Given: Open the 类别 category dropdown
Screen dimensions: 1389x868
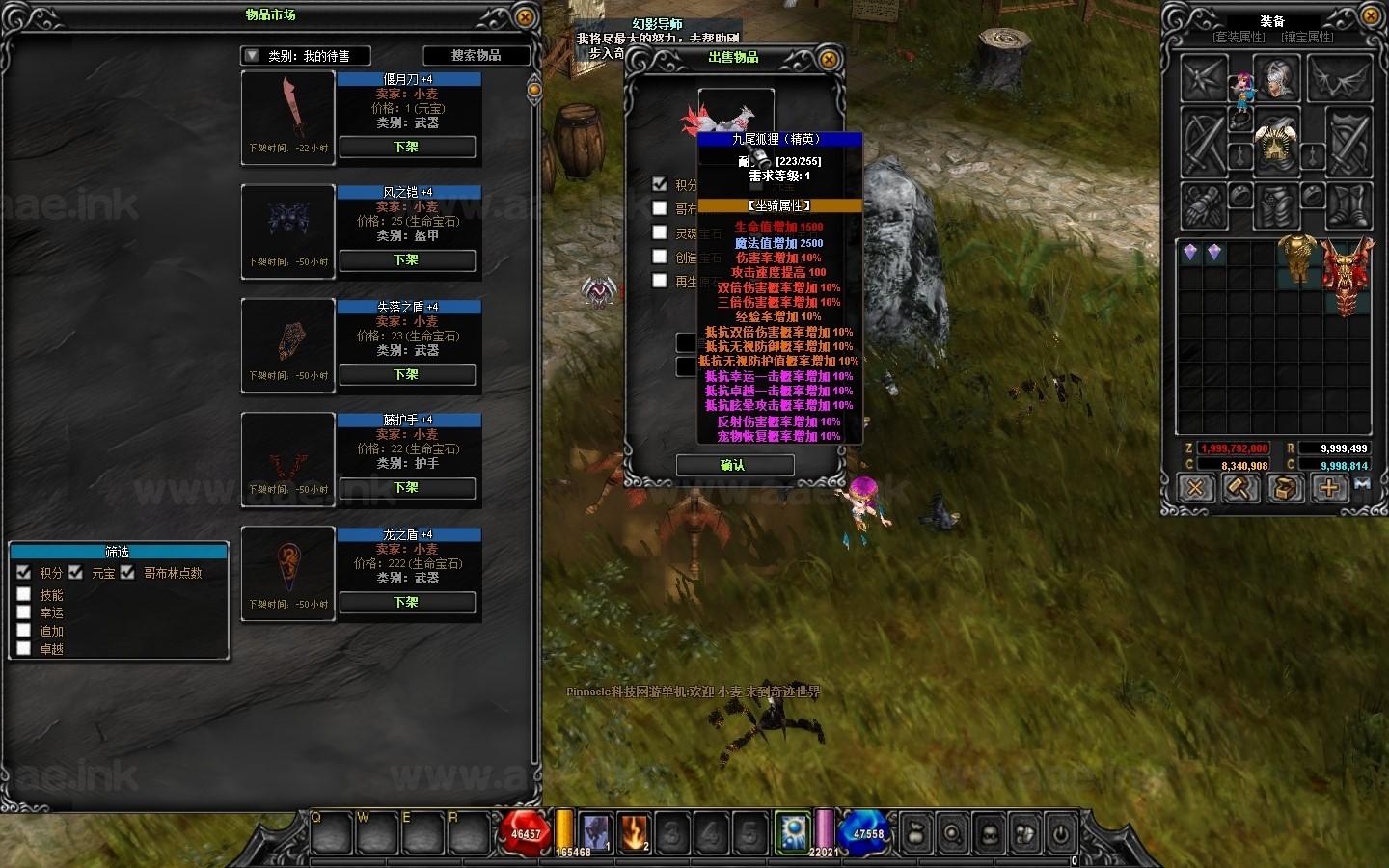Looking at the screenshot, I should 252,56.
